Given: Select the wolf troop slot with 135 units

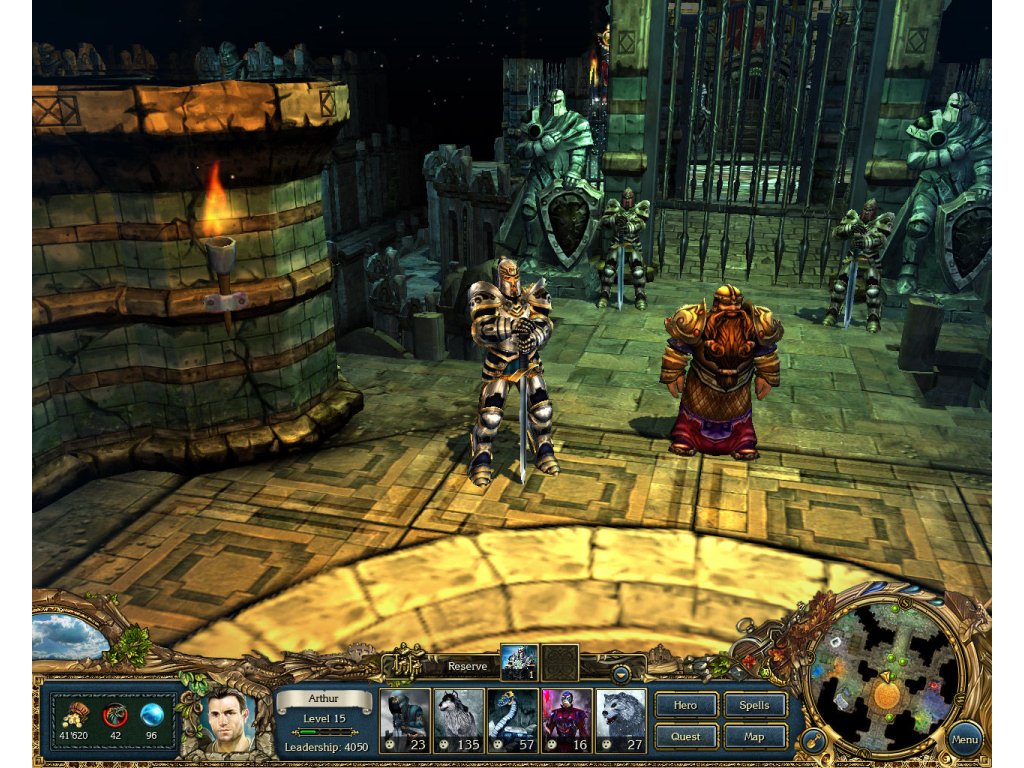Looking at the screenshot, I should (460, 720).
